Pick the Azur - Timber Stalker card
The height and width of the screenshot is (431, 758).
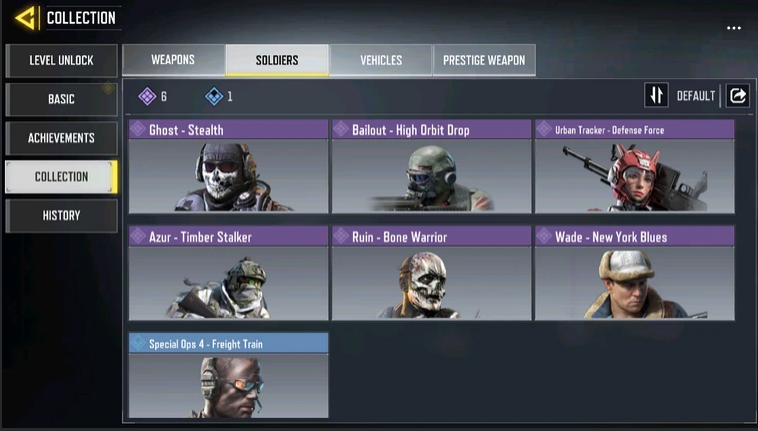[229, 273]
